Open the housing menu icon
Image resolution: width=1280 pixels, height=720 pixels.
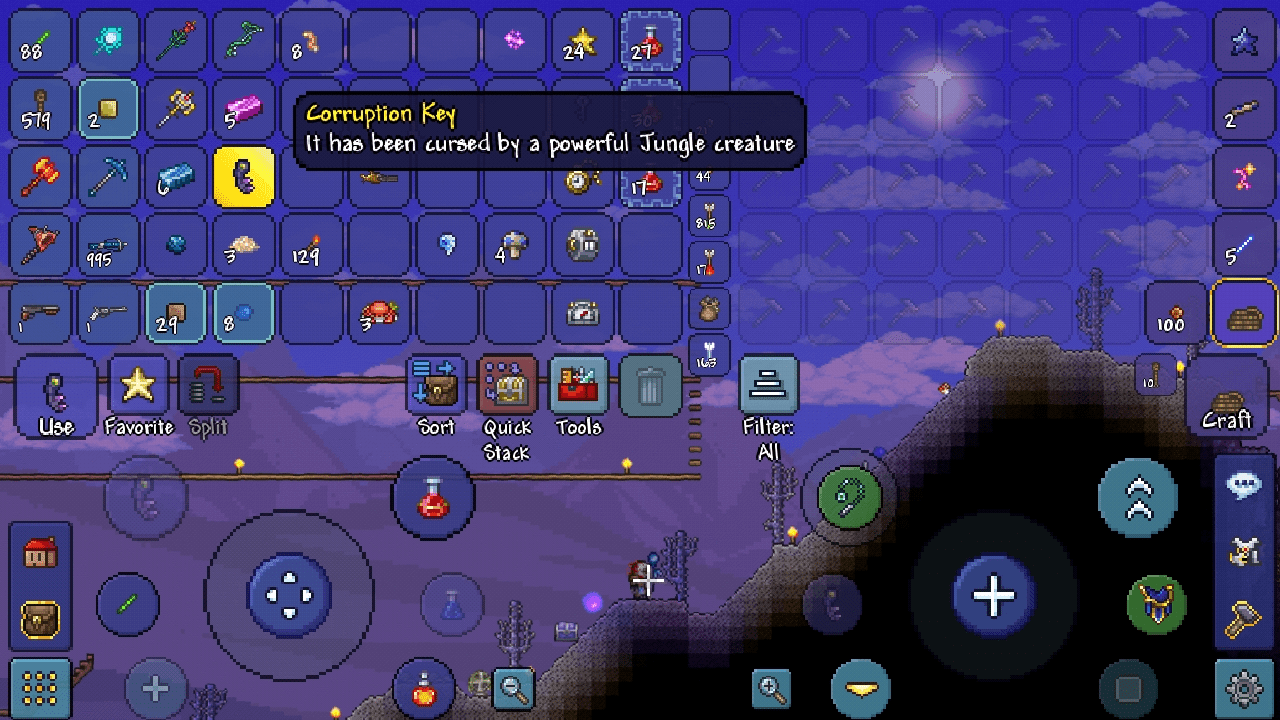point(40,553)
